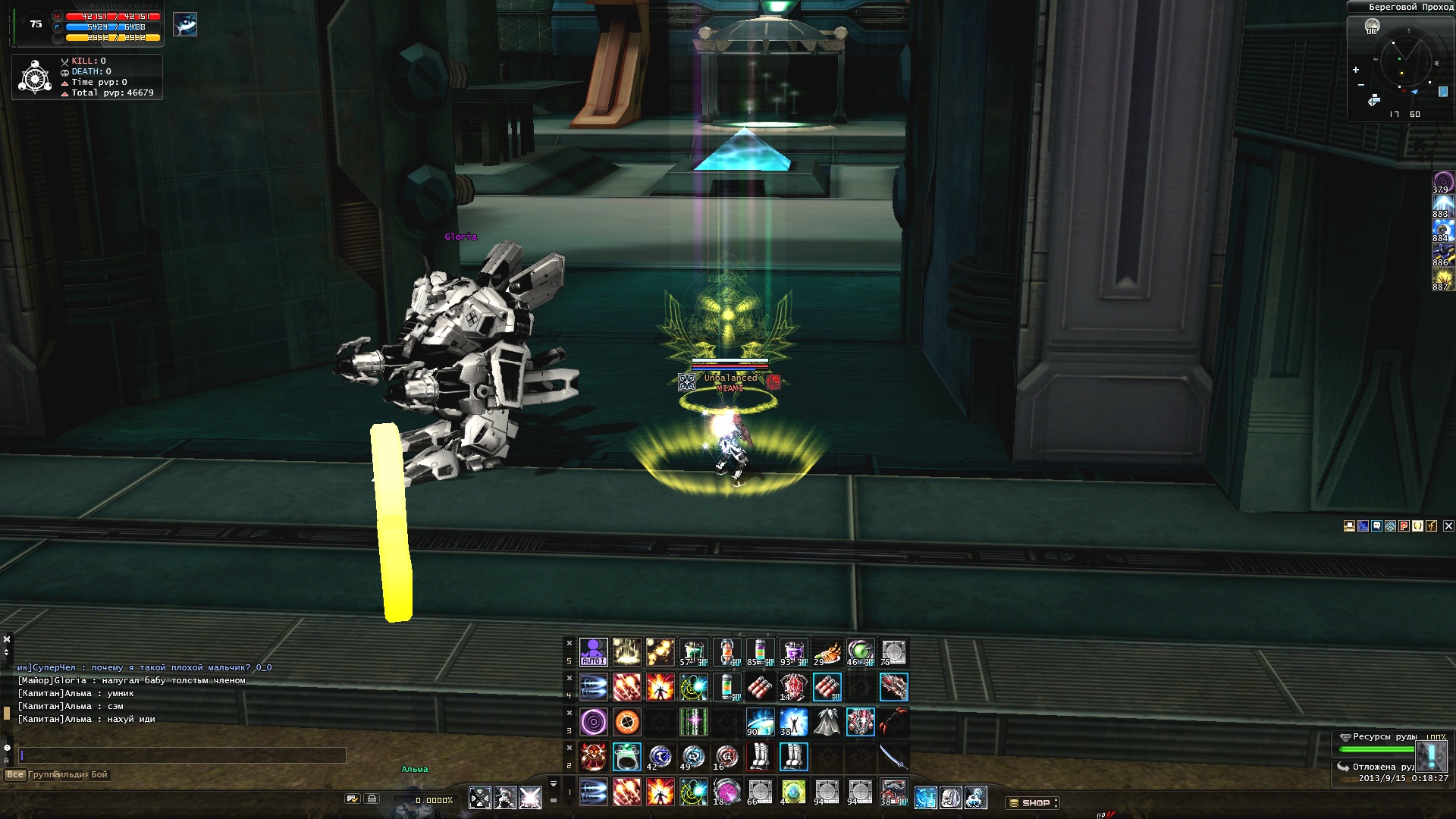Close the chat window with the X
The height and width of the screenshot is (819, 1456).
[7, 639]
